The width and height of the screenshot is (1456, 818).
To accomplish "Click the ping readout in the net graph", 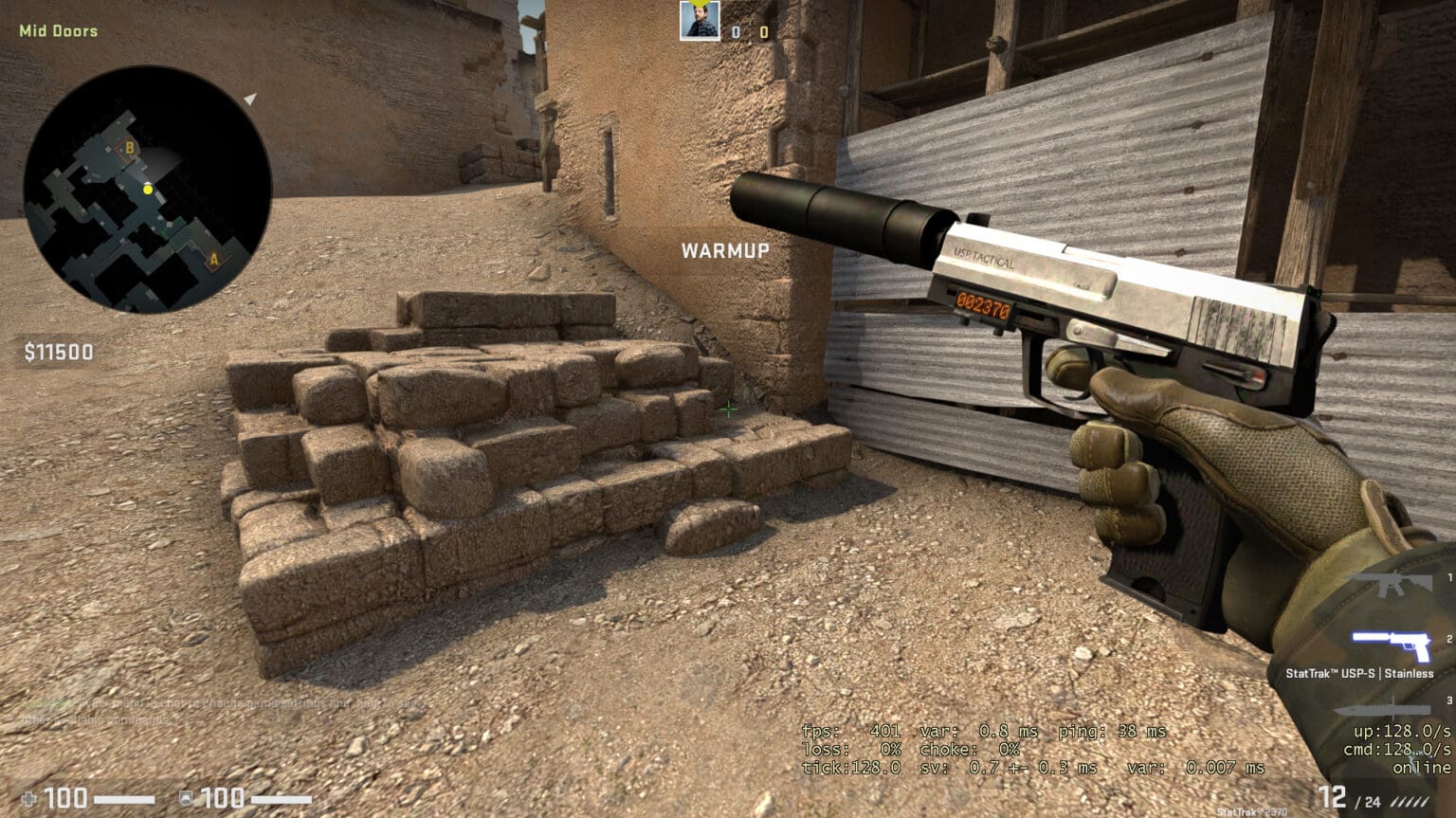I will click(1111, 731).
